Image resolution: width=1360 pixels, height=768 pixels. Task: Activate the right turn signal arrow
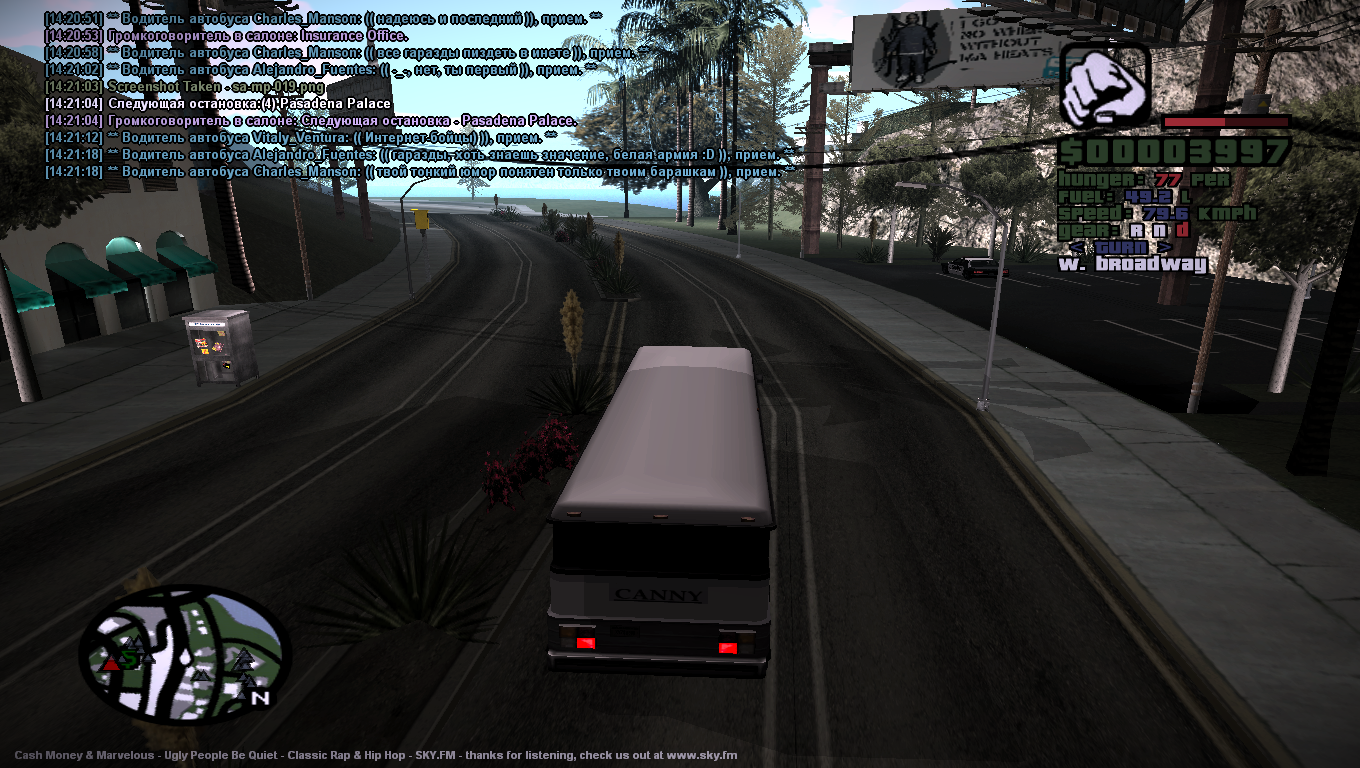tap(1165, 247)
